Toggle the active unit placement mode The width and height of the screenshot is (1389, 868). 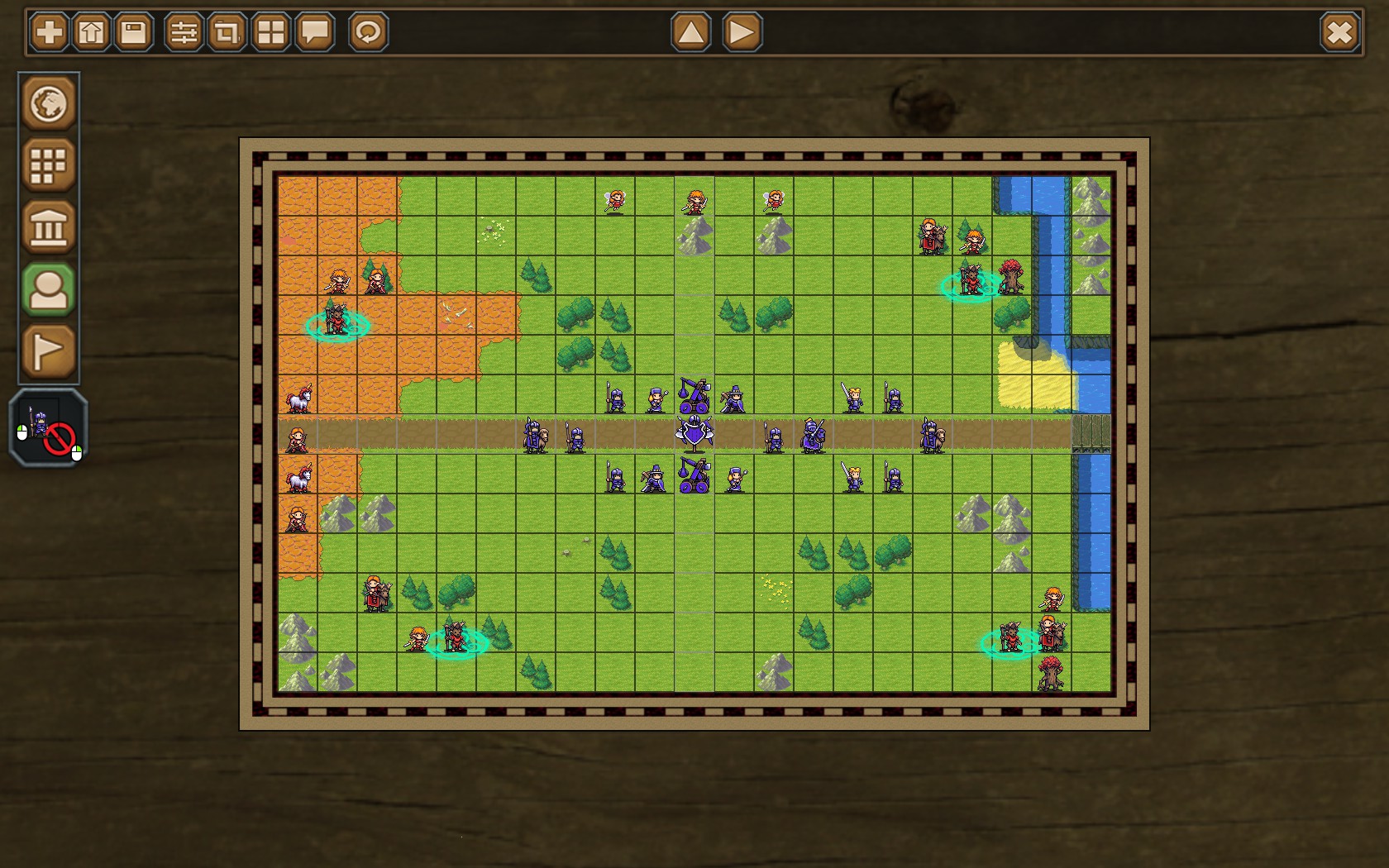tap(47, 289)
